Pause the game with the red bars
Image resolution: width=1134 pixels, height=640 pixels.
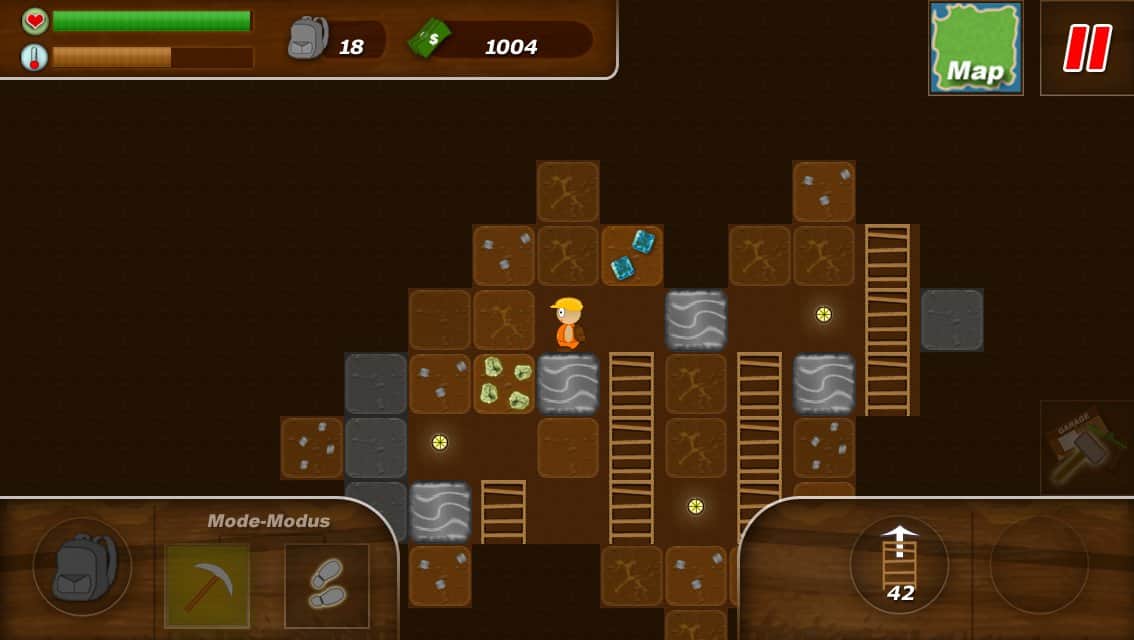tap(1087, 48)
